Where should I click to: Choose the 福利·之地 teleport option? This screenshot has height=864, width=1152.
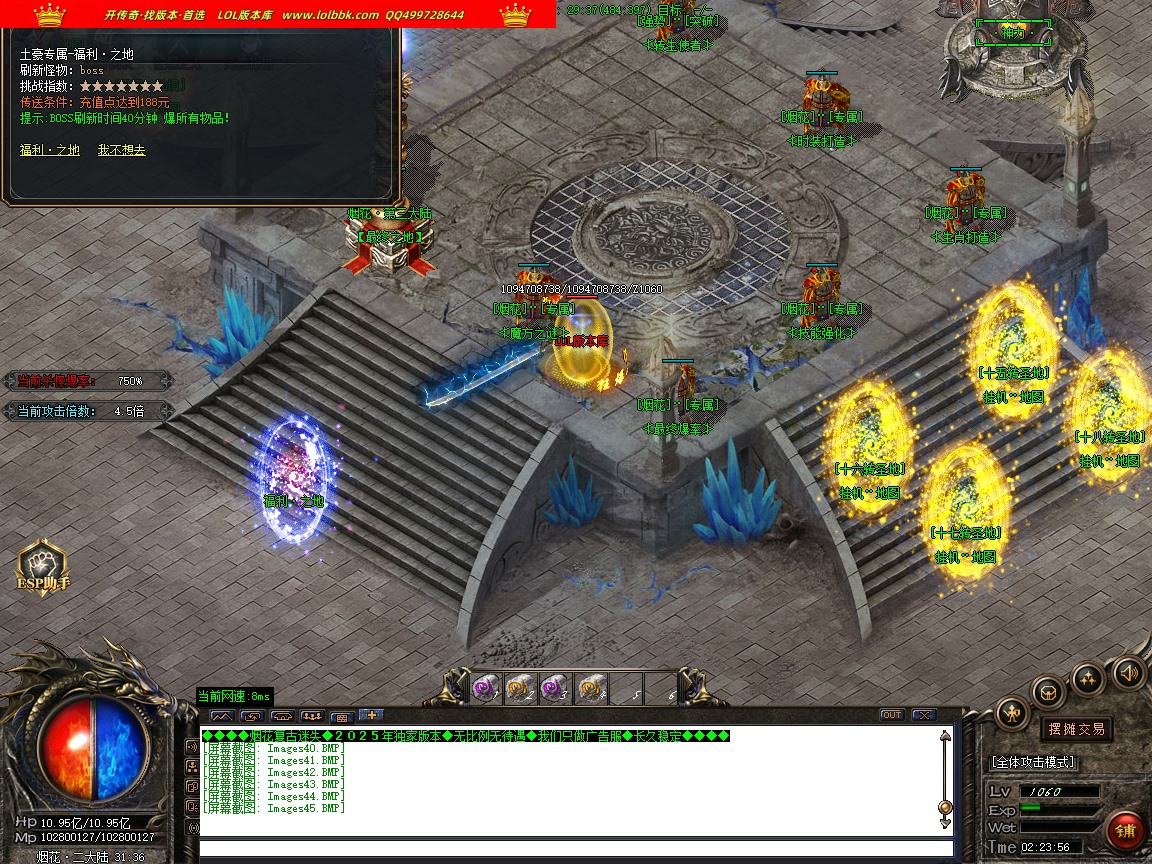pos(50,150)
